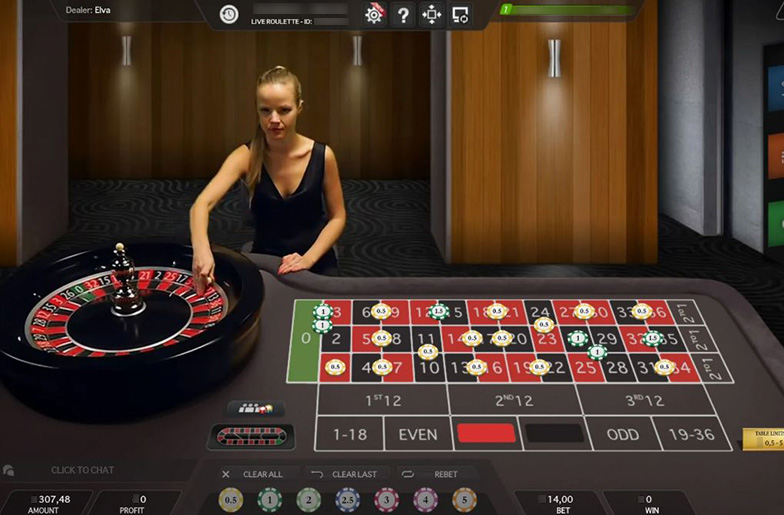Repeat previous bets with Rebet
Screen dimensions: 784x515
tap(436, 474)
